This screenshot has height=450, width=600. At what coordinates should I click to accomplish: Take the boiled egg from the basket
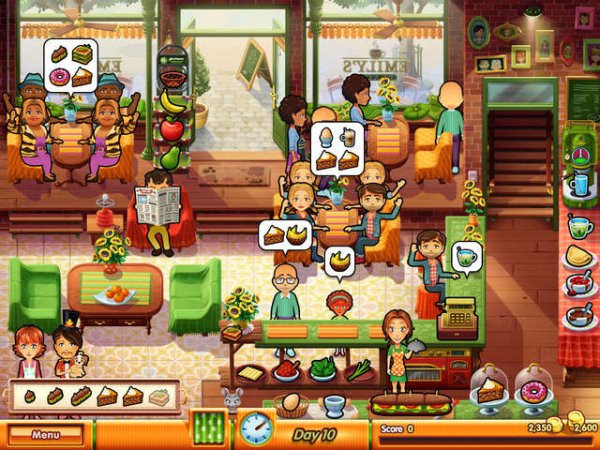pos(292,403)
